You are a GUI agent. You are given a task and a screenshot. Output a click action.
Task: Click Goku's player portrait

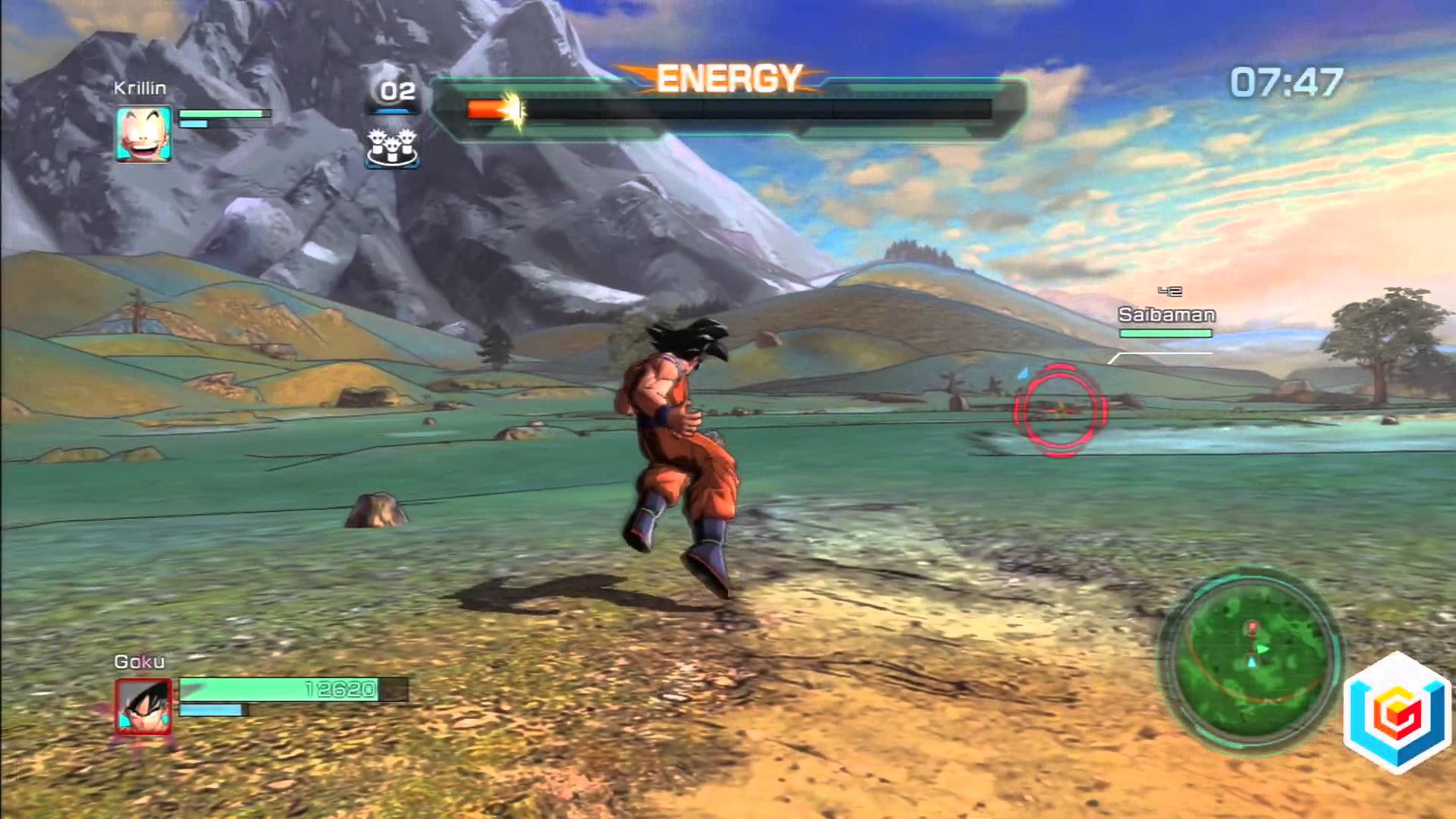pos(143,707)
